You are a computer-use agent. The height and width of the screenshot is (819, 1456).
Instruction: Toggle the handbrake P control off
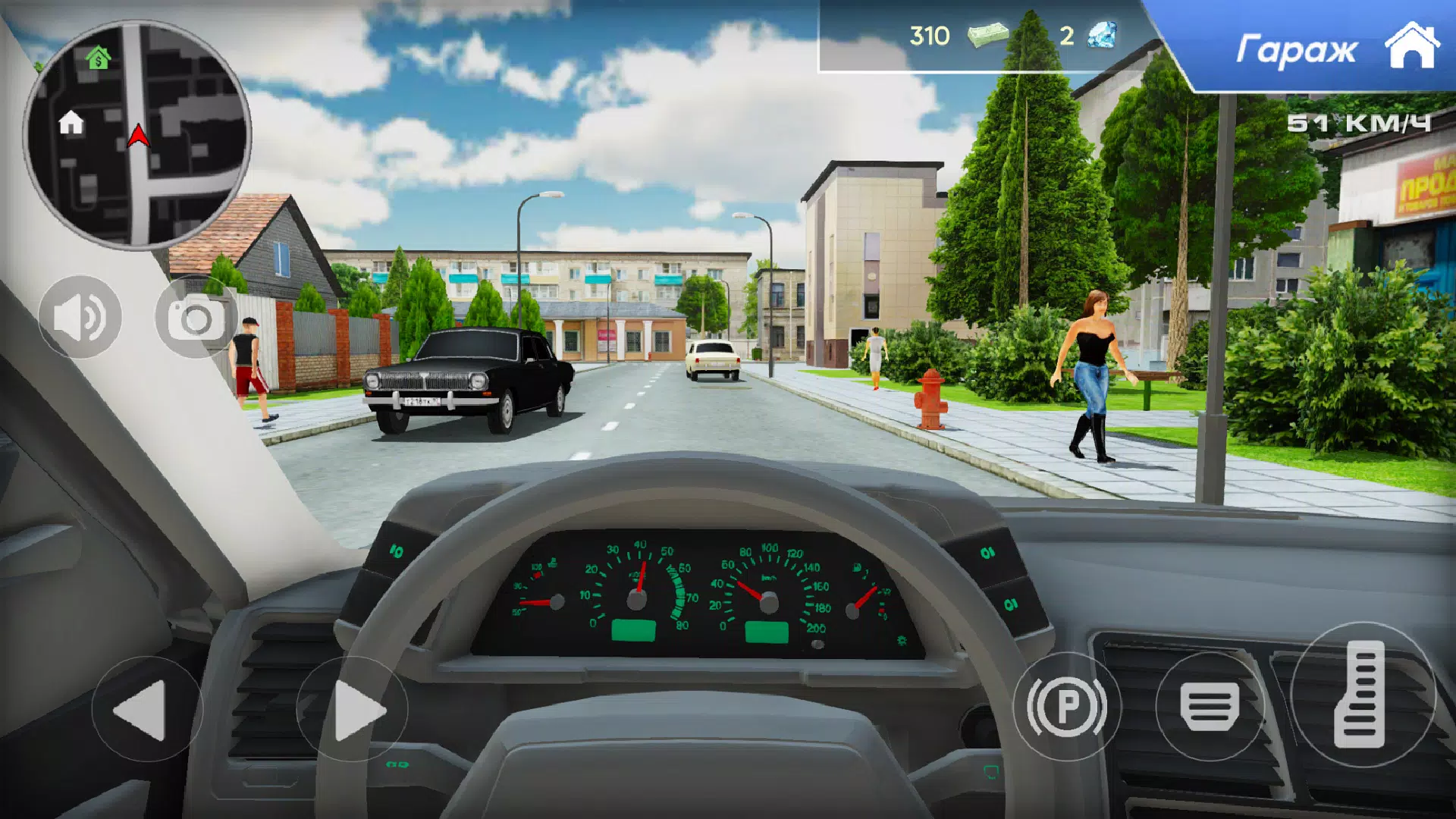pos(1069,707)
